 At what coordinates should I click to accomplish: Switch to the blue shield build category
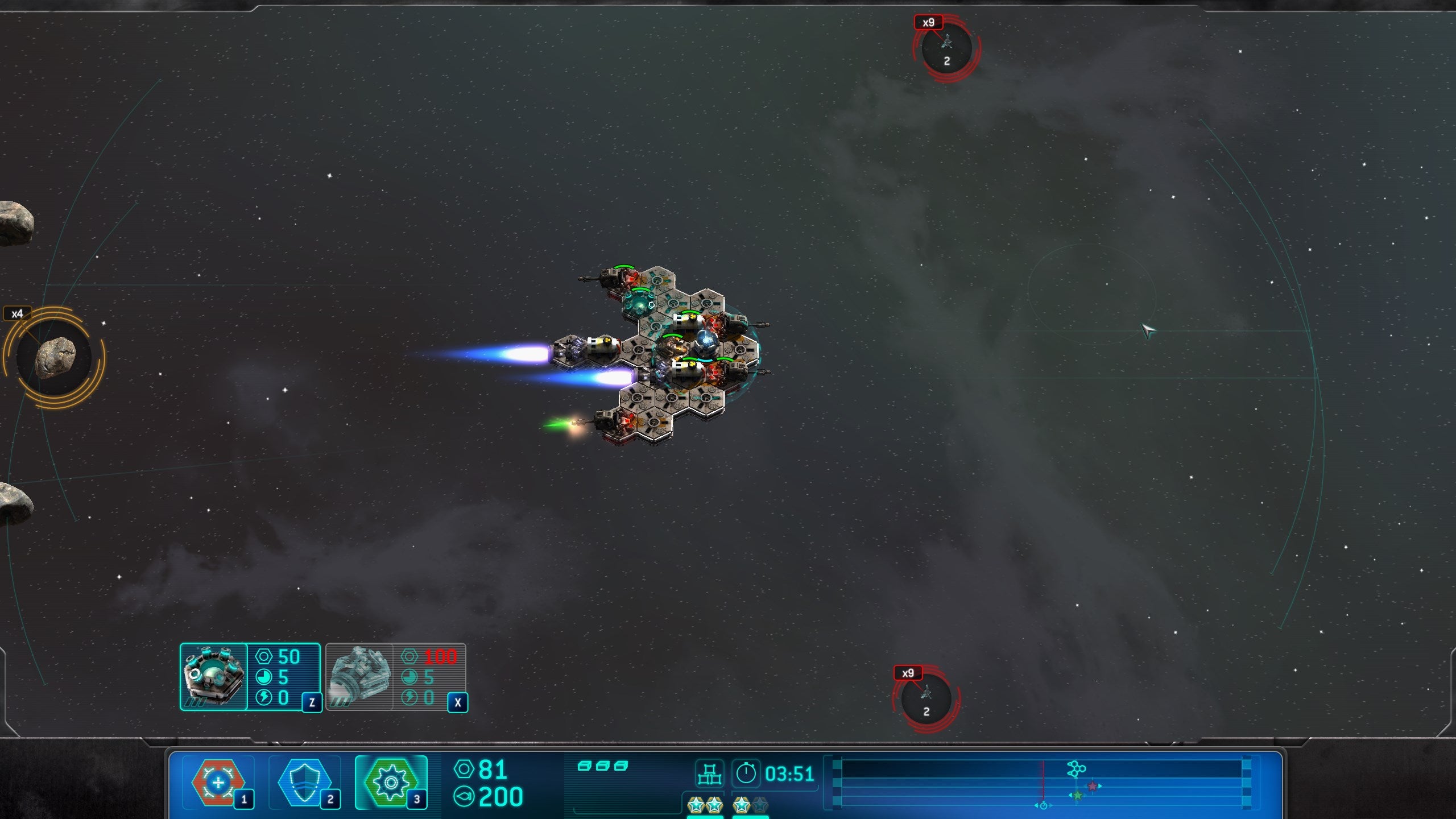(x=305, y=783)
